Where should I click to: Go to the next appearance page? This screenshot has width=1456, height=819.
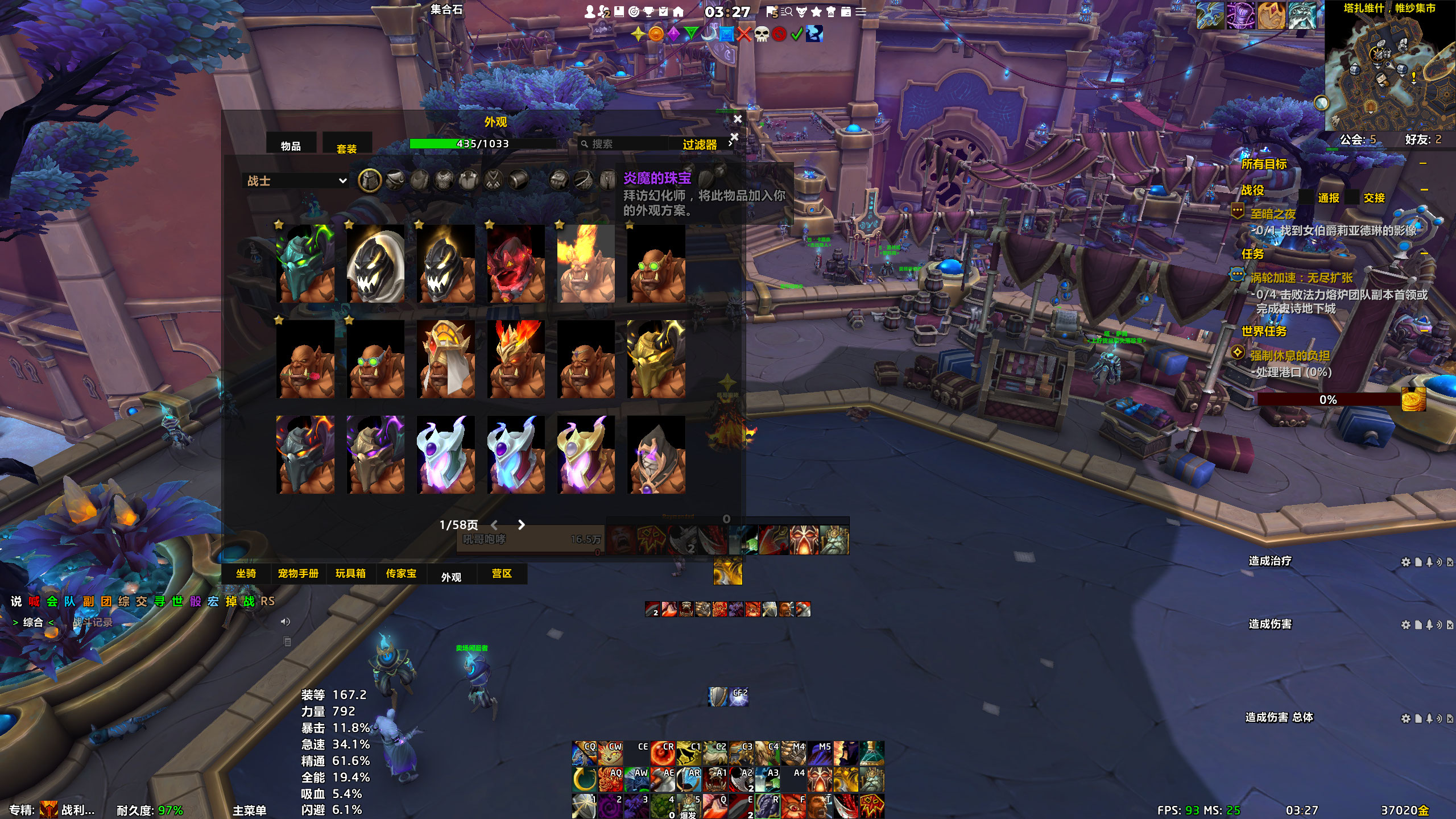522,525
